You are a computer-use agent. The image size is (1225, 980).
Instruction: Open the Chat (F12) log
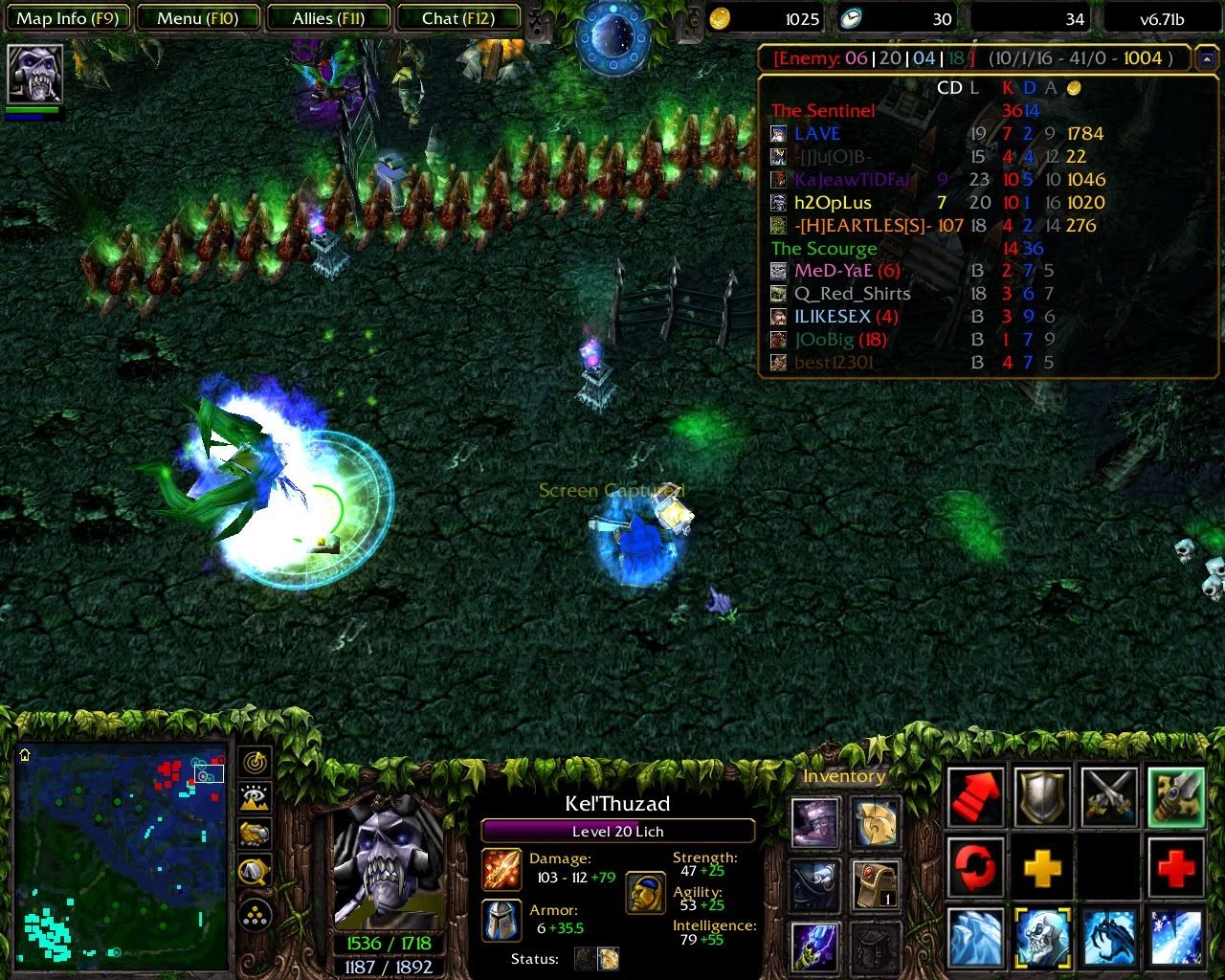coord(457,18)
